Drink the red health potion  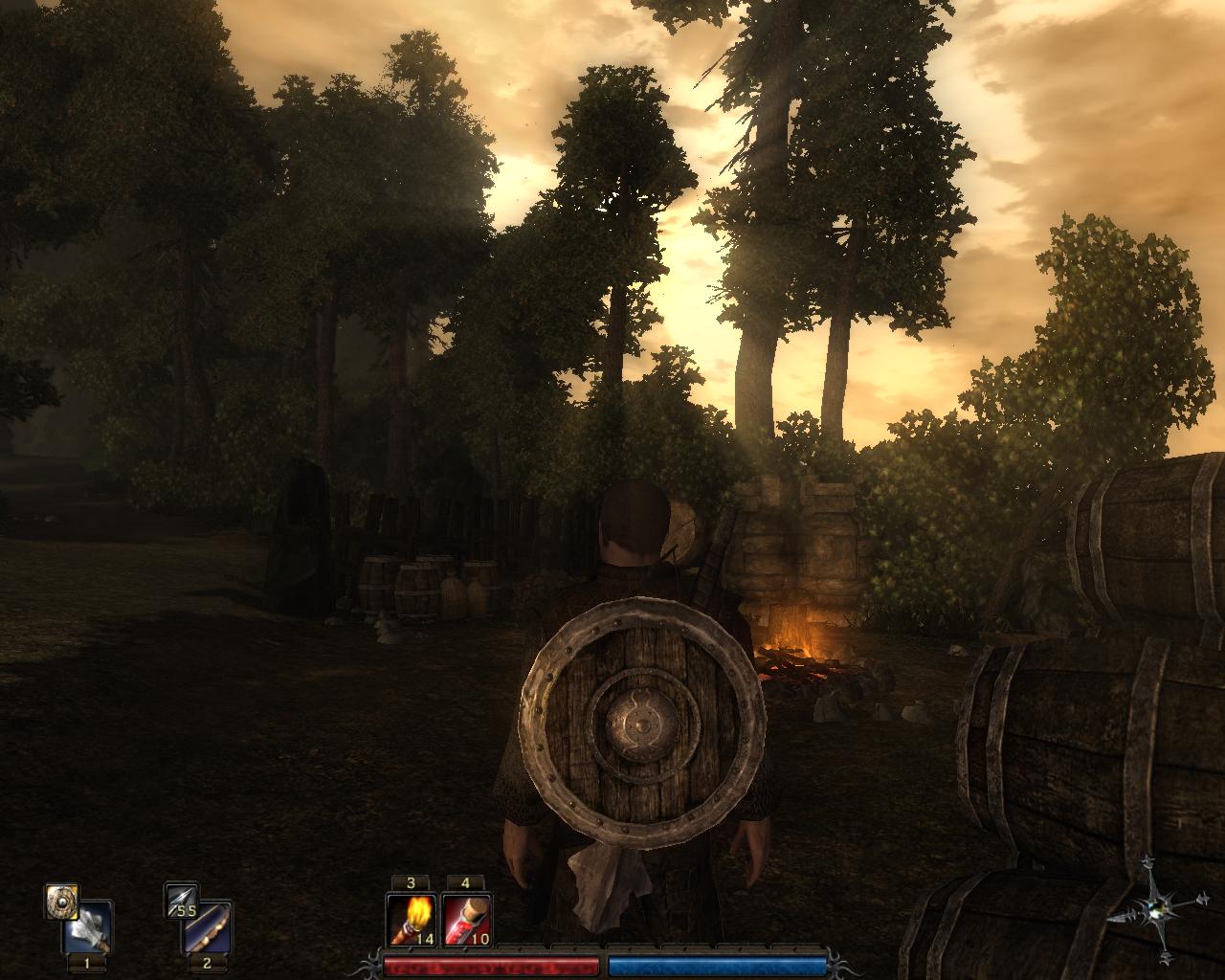467,920
